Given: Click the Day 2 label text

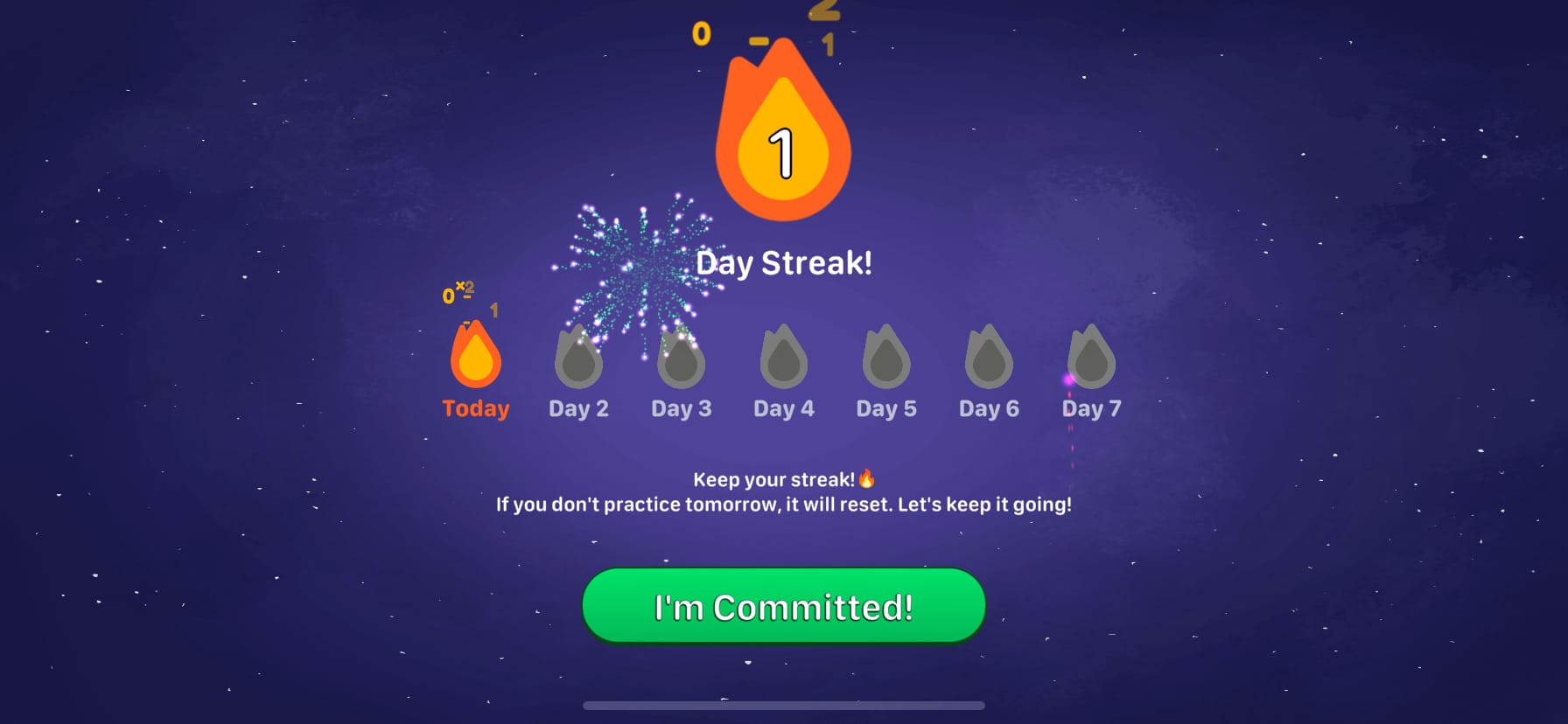Looking at the screenshot, I should 577,407.
